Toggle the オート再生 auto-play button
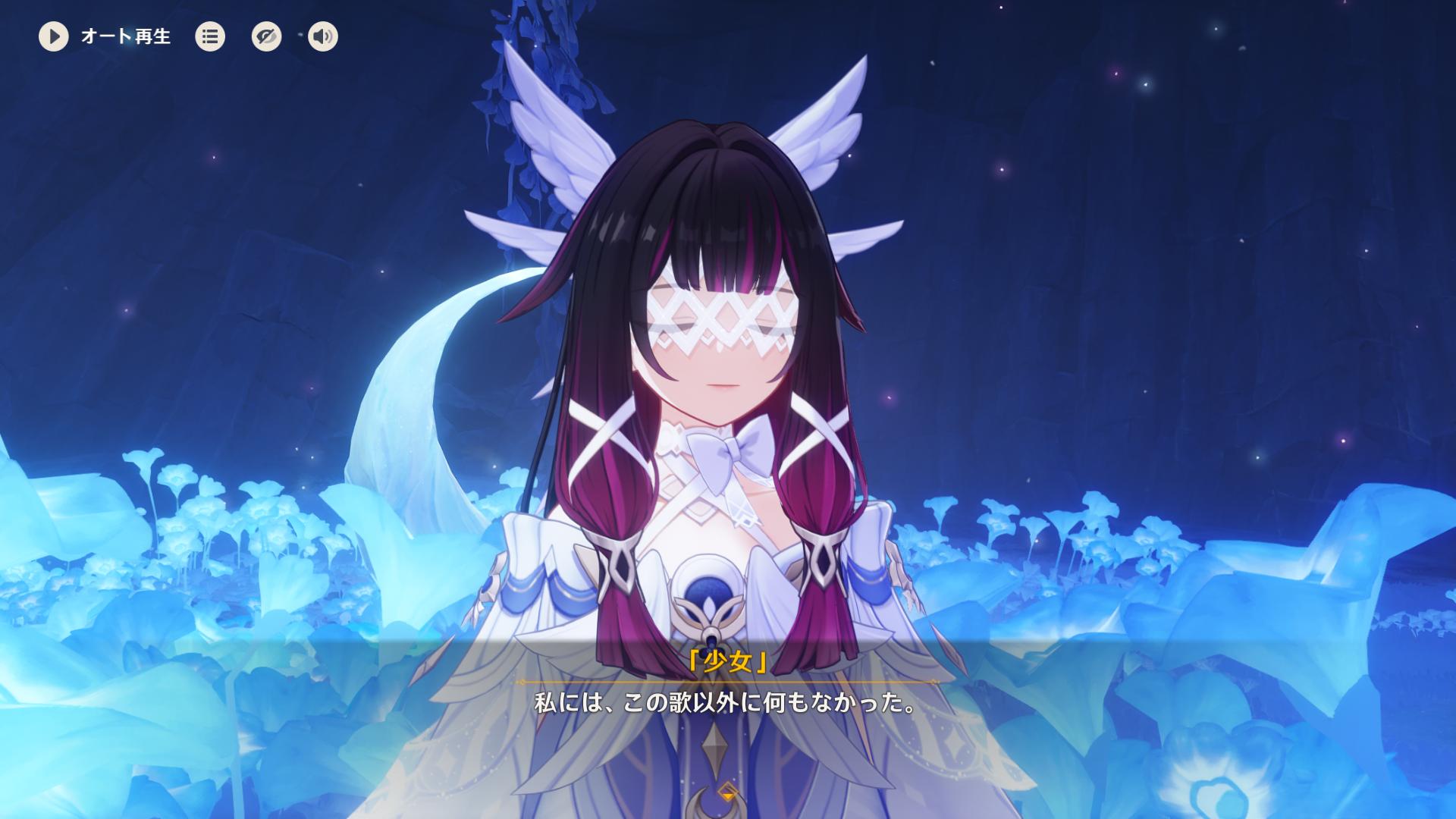 [54, 36]
